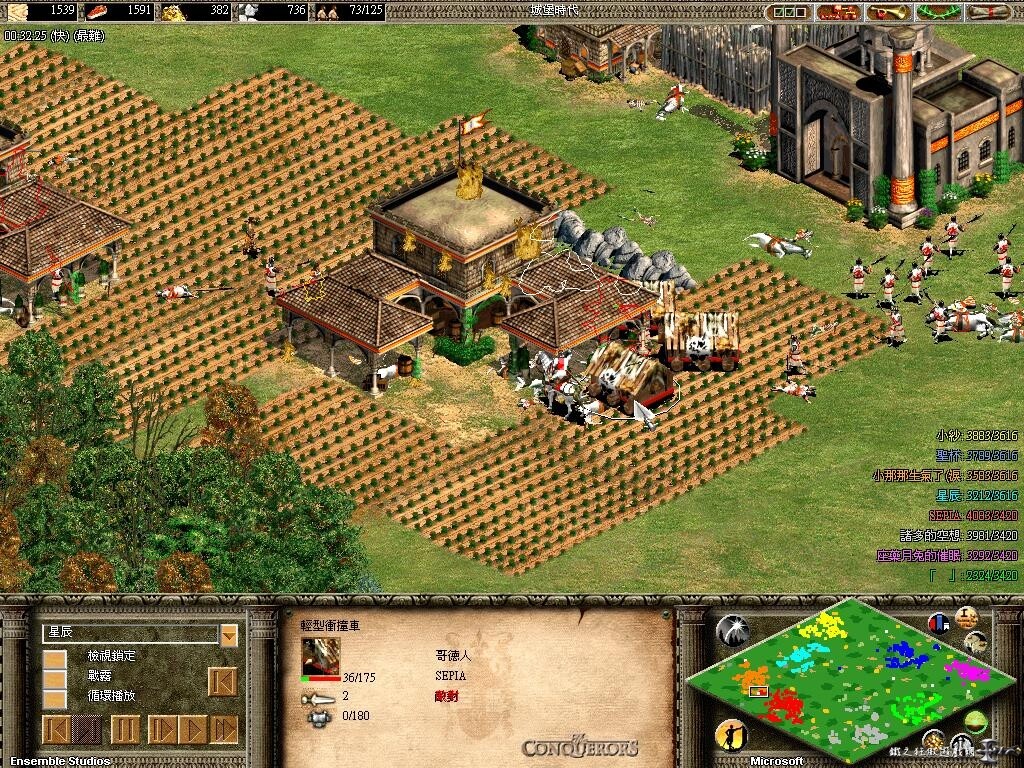Open the player selection dropdown
1024x768 pixels.
coord(229,635)
